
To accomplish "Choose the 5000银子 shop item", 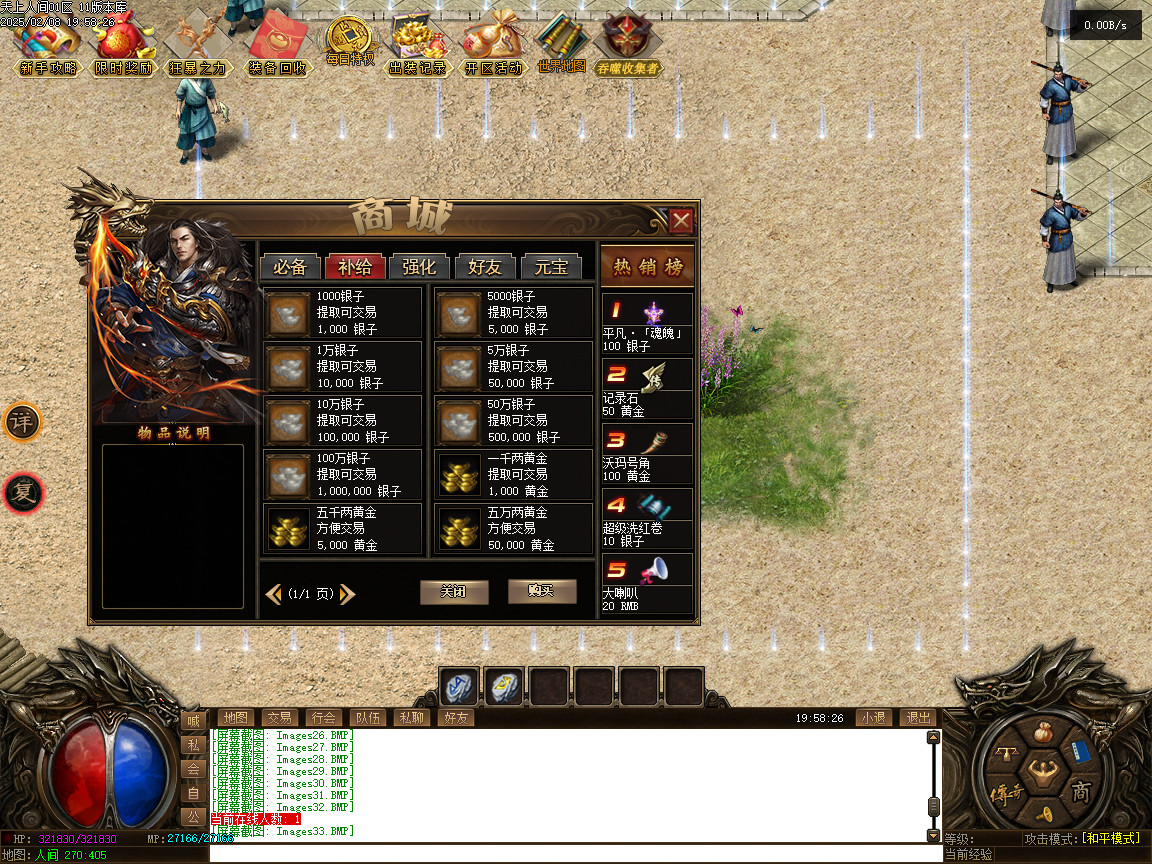I will coord(513,313).
